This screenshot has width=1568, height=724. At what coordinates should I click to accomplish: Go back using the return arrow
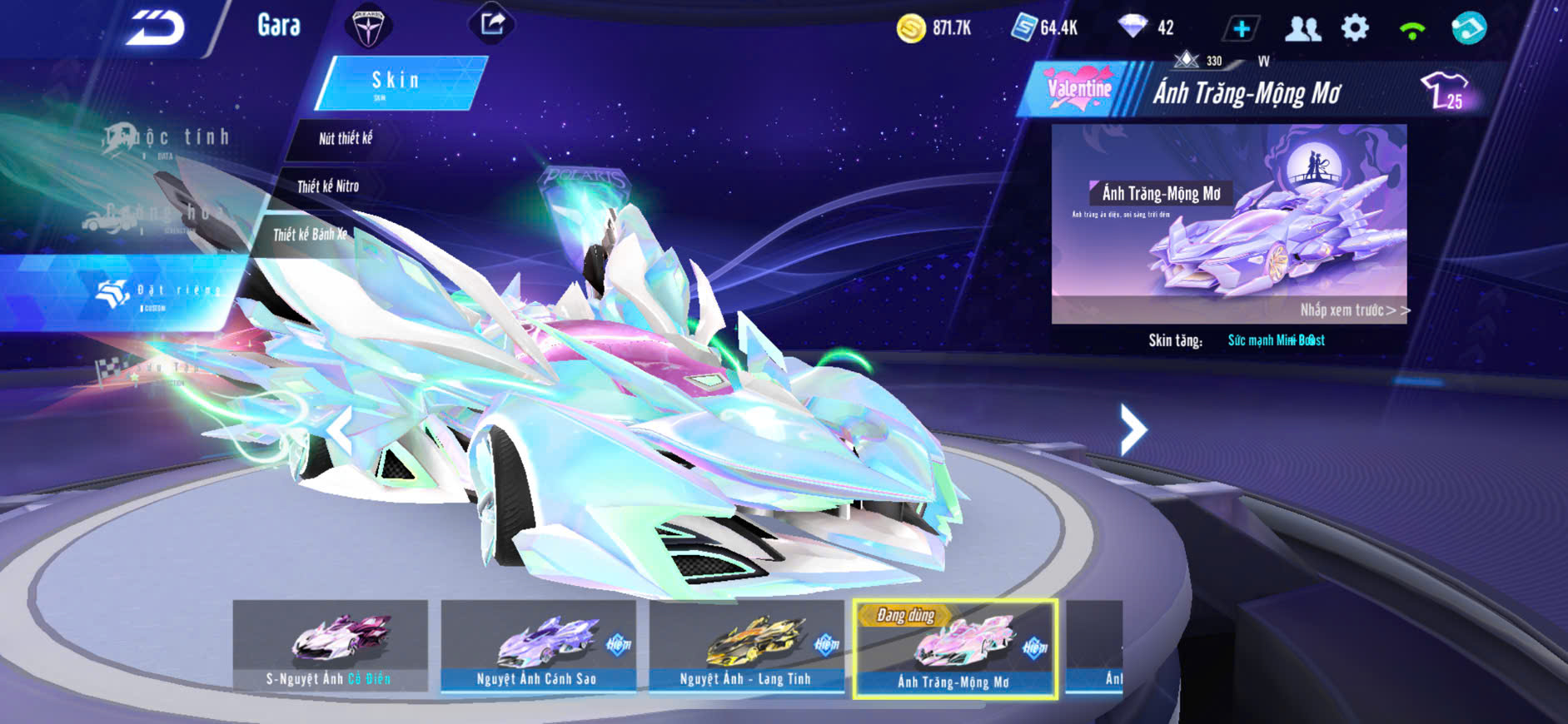point(156,28)
